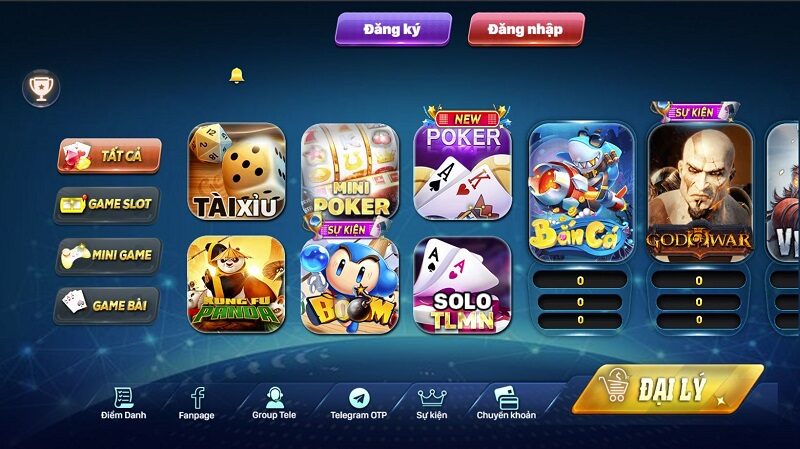Image resolution: width=800 pixels, height=449 pixels.
Task: Click the Đăng ký register button
Action: (392, 29)
